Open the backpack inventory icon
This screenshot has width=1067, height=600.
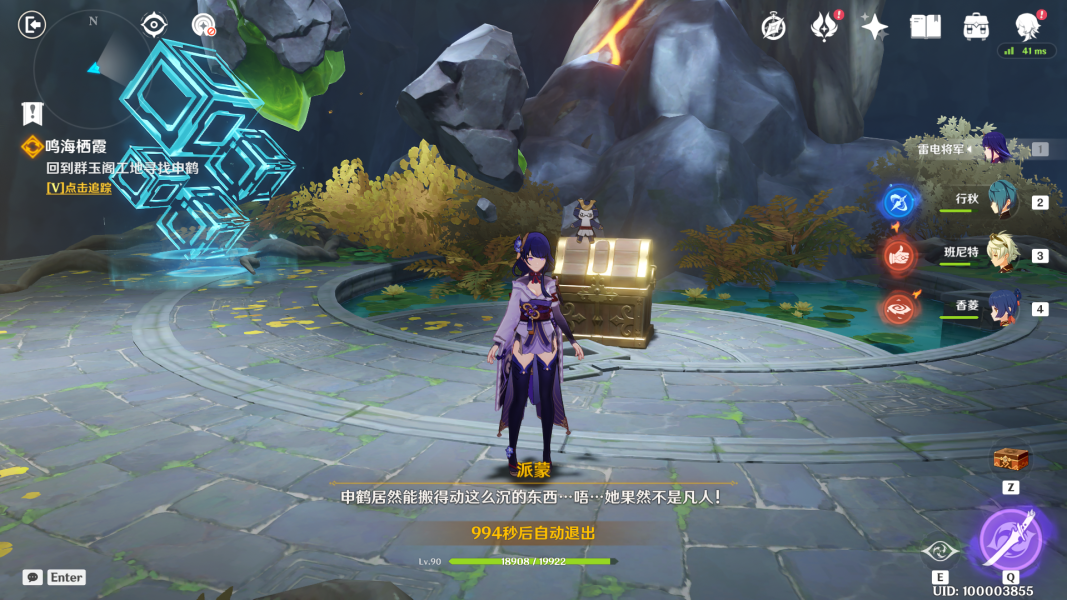pos(976,27)
